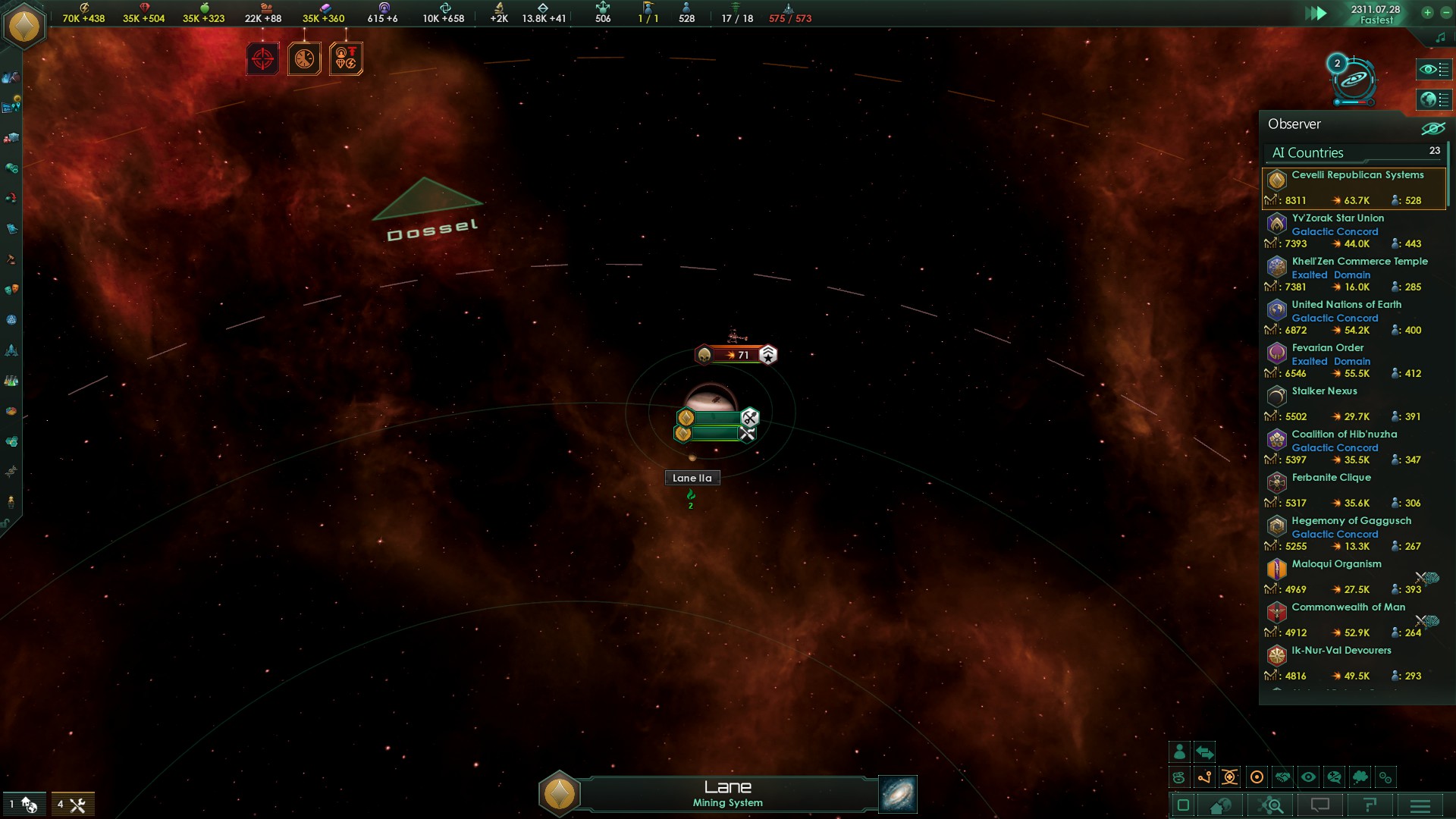Open the galaxy search tool

[x=1272, y=806]
